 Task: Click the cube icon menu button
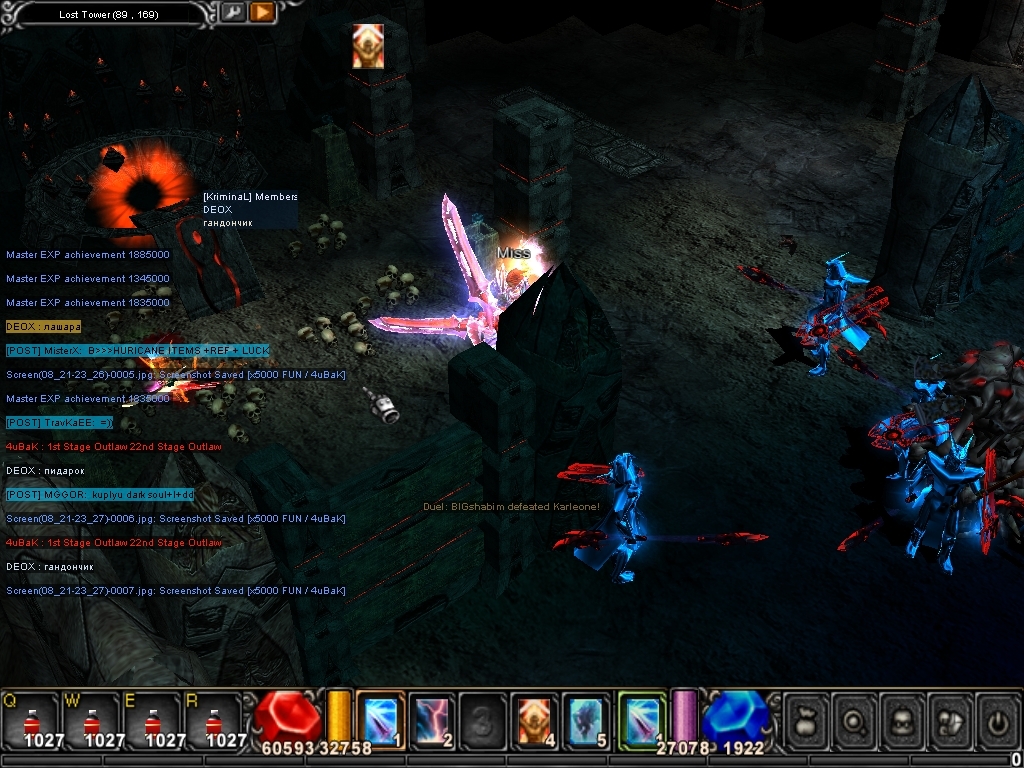click(x=950, y=718)
